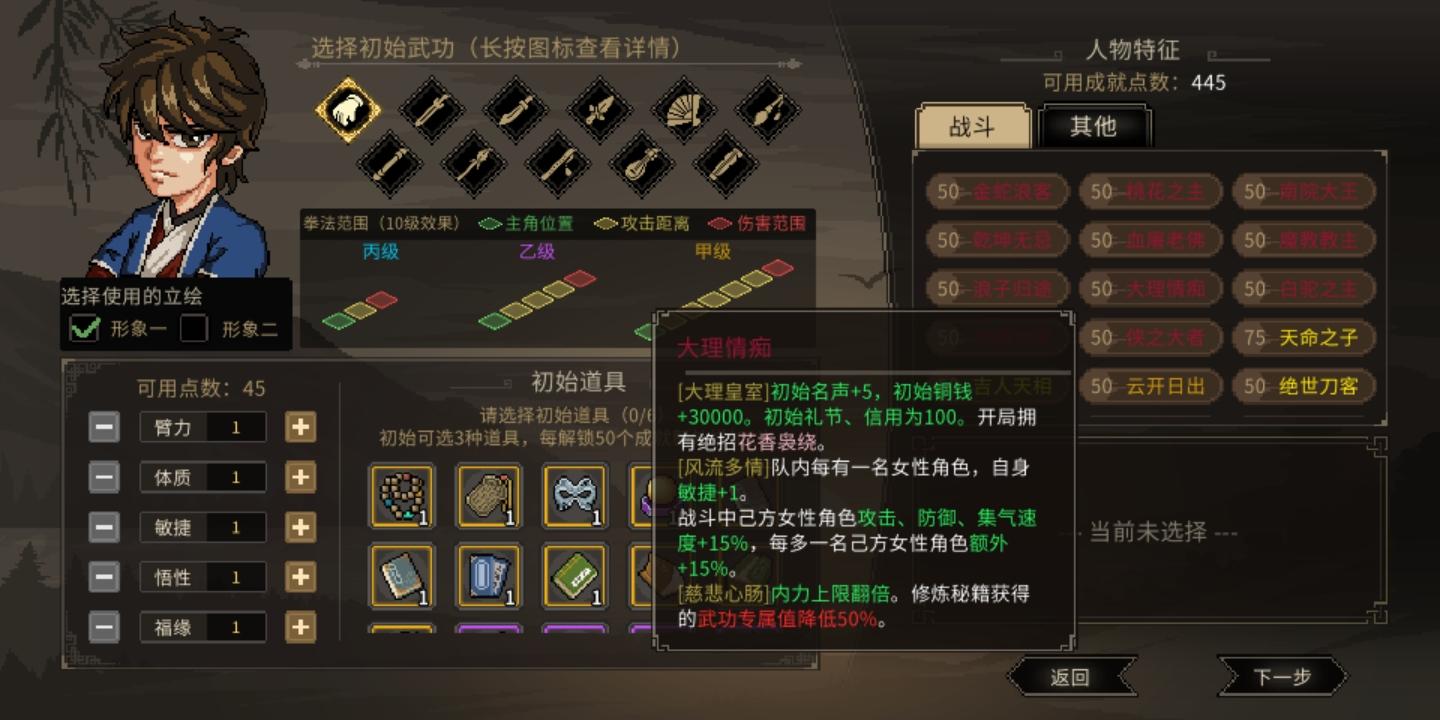Select the folding fan weapon icon
This screenshot has width=1440, height=720.
(686, 112)
